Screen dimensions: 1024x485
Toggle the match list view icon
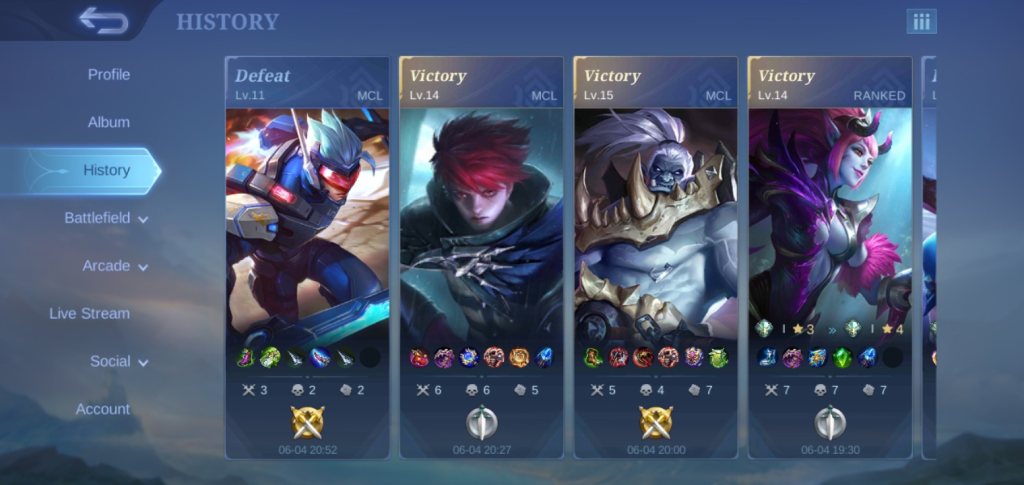pyautogui.click(x=921, y=22)
